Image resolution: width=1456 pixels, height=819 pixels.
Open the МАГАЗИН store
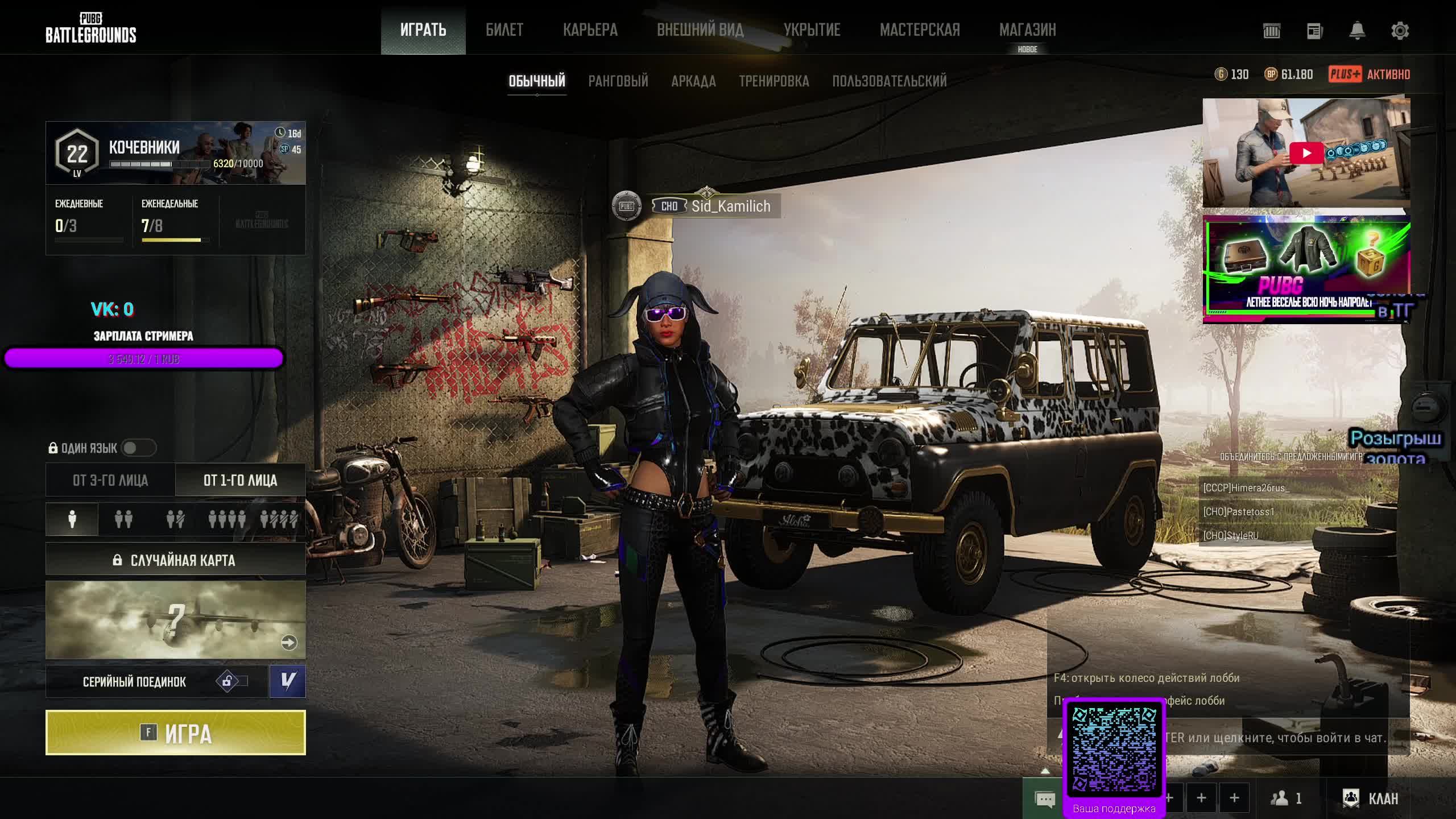1027,30
